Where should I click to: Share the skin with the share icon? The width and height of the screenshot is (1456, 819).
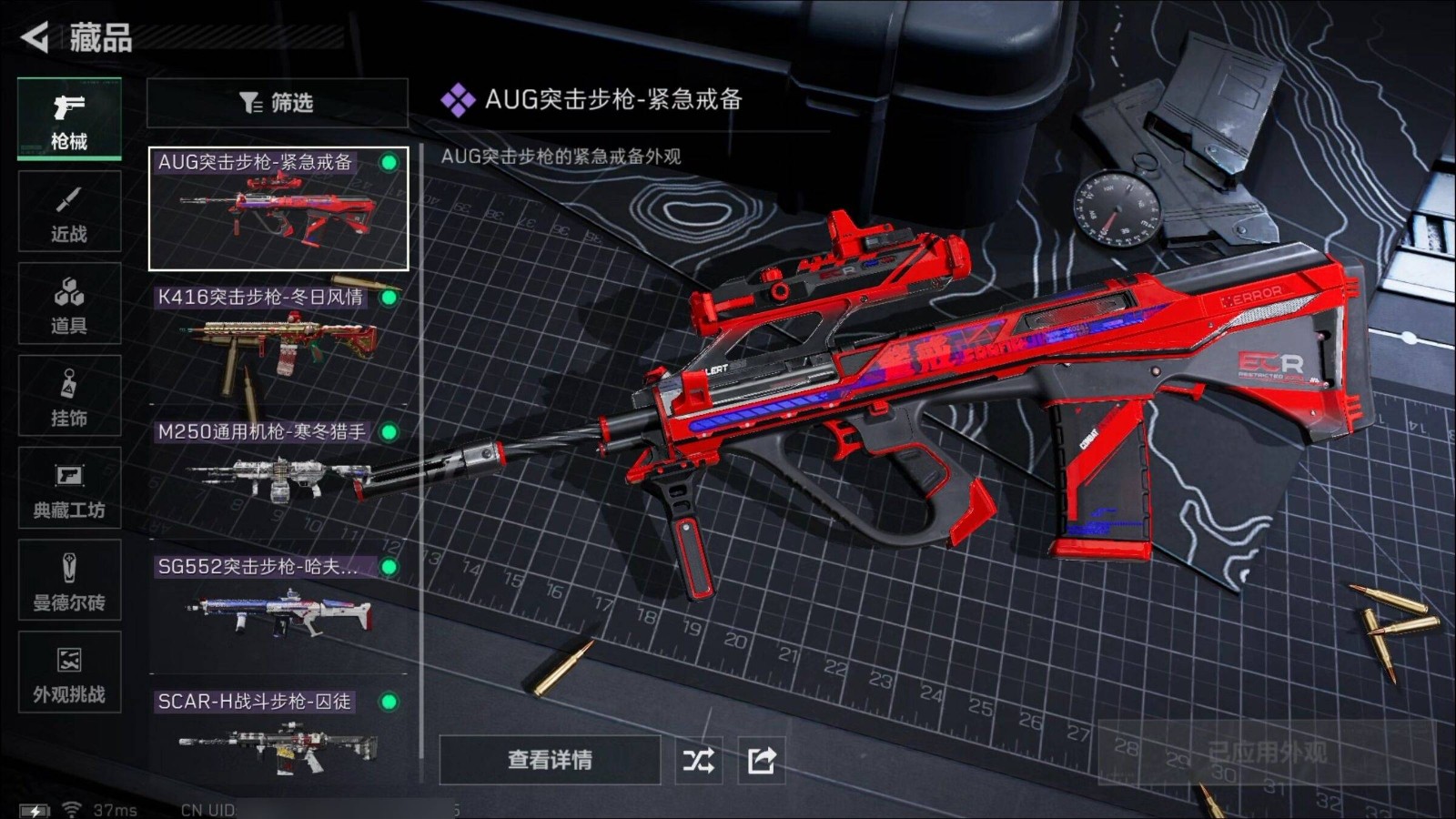[762, 760]
